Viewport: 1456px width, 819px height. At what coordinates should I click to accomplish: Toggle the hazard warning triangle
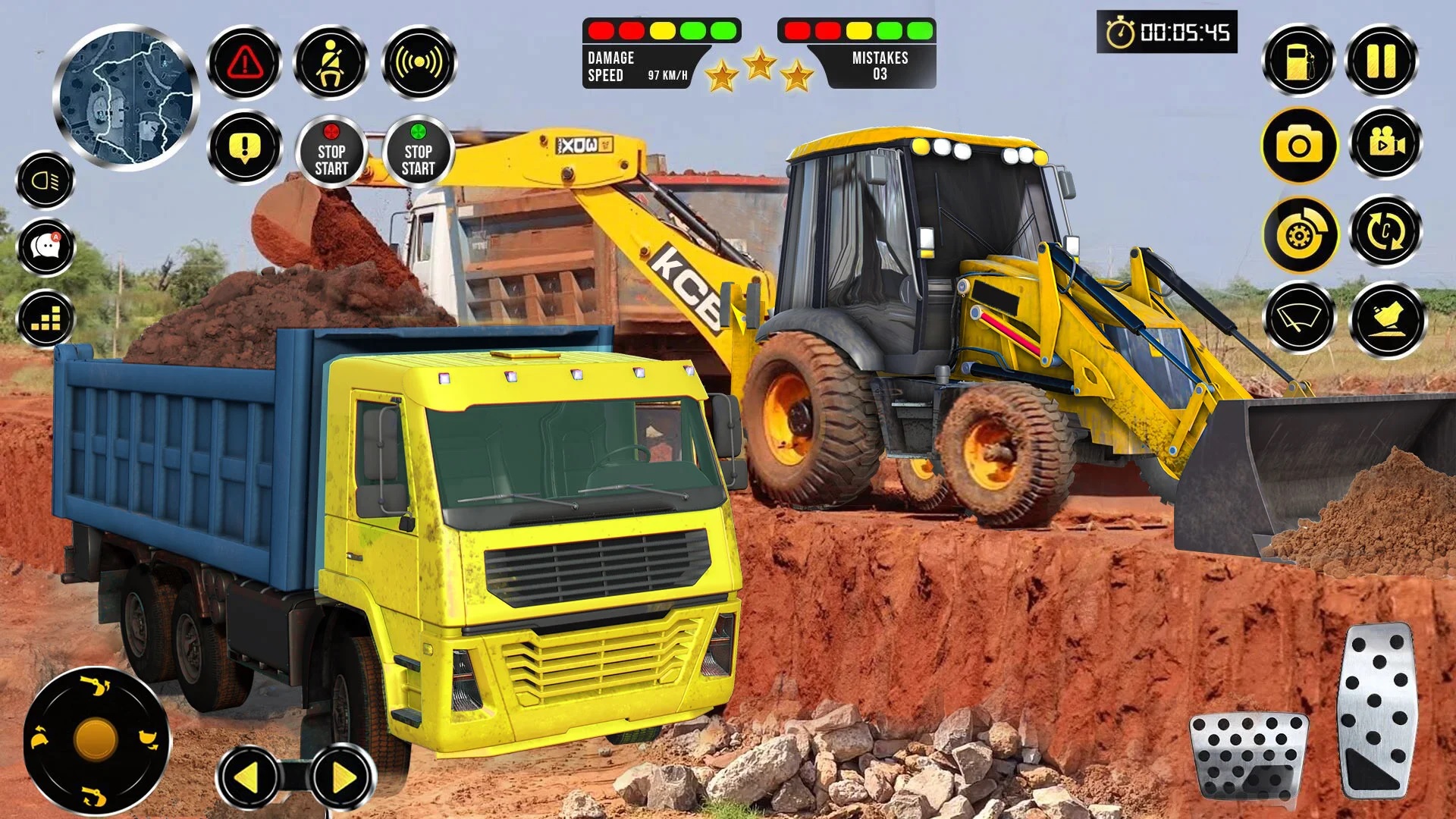(245, 63)
